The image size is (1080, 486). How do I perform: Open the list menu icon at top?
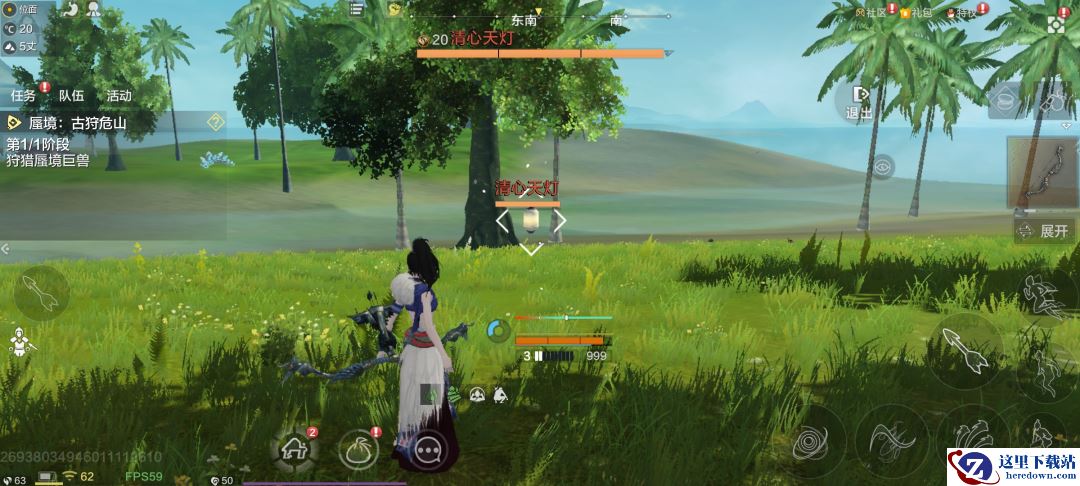(x=357, y=9)
